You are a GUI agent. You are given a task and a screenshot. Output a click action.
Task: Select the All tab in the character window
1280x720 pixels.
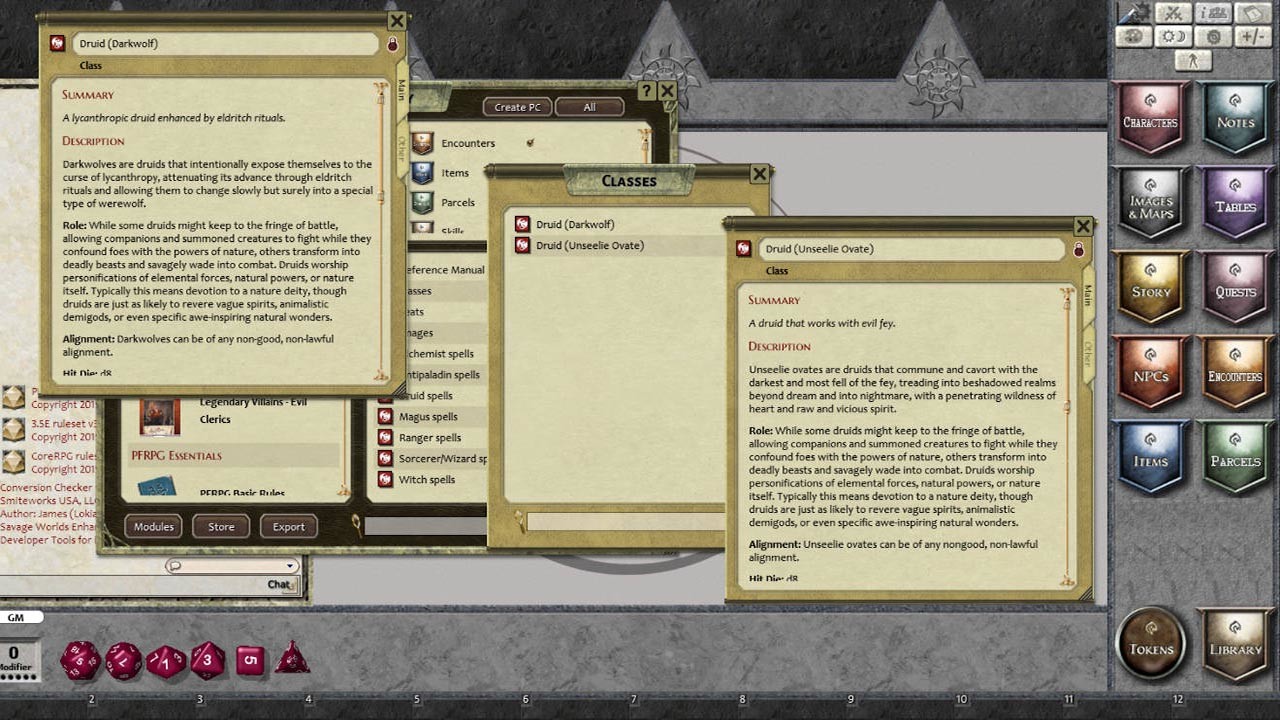590,107
